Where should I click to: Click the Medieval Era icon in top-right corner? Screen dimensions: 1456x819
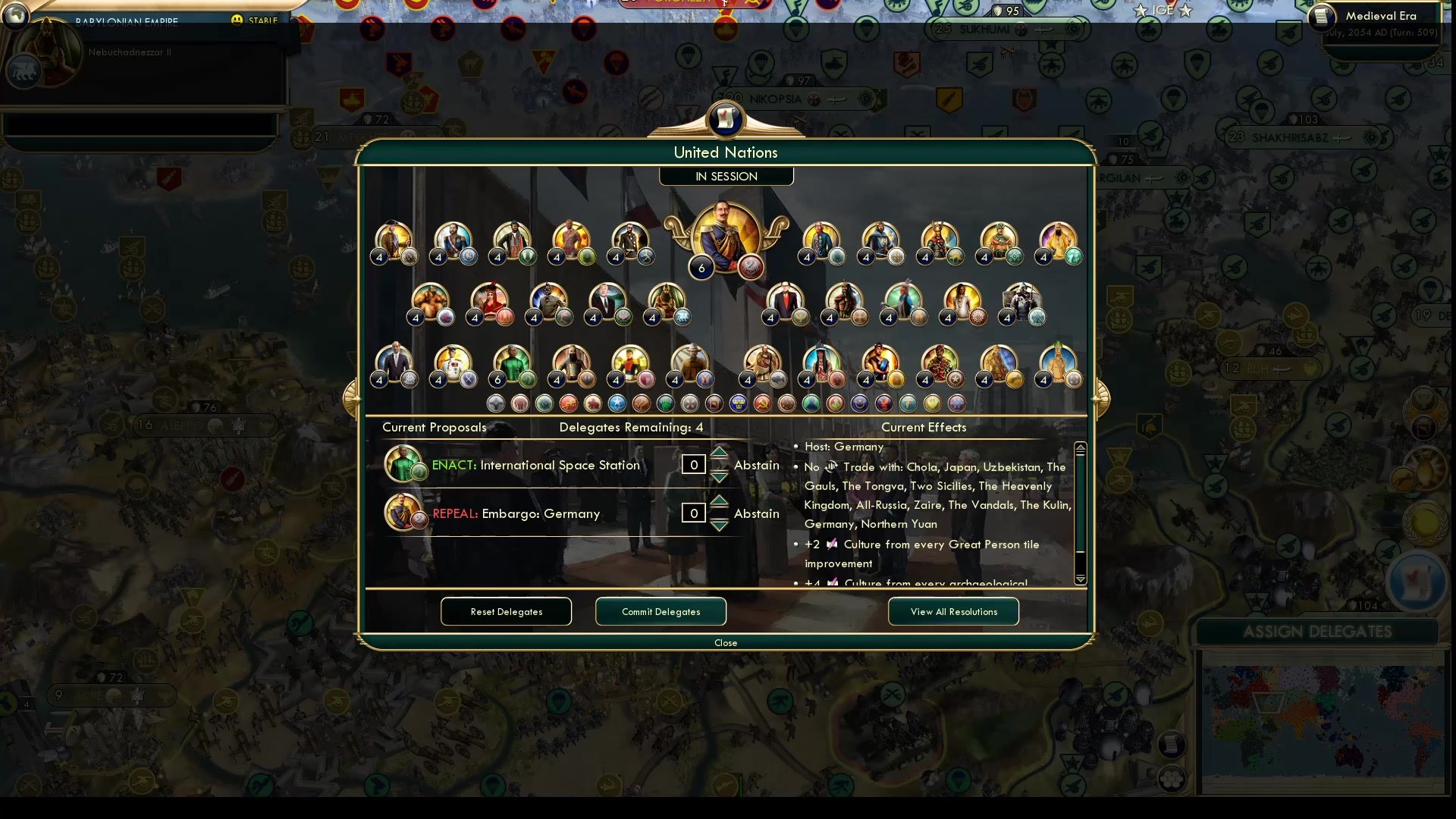[1321, 17]
